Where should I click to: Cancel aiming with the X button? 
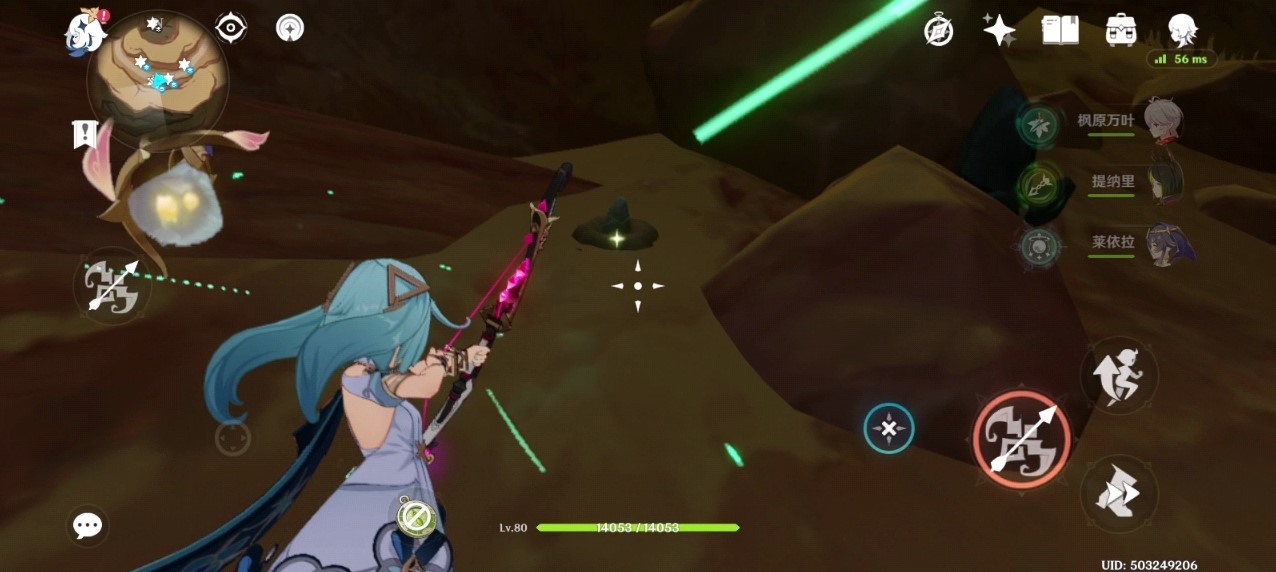click(888, 429)
